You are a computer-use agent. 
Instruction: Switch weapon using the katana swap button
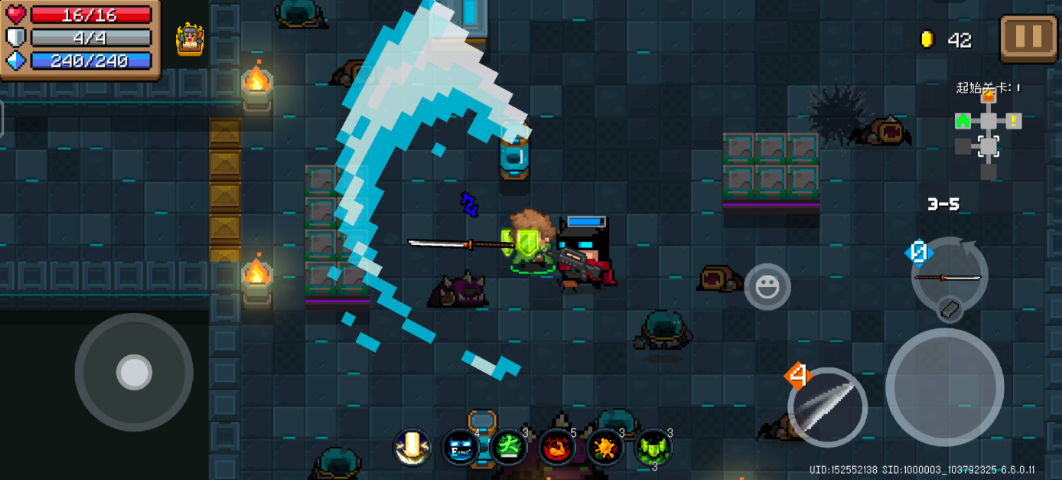point(948,277)
